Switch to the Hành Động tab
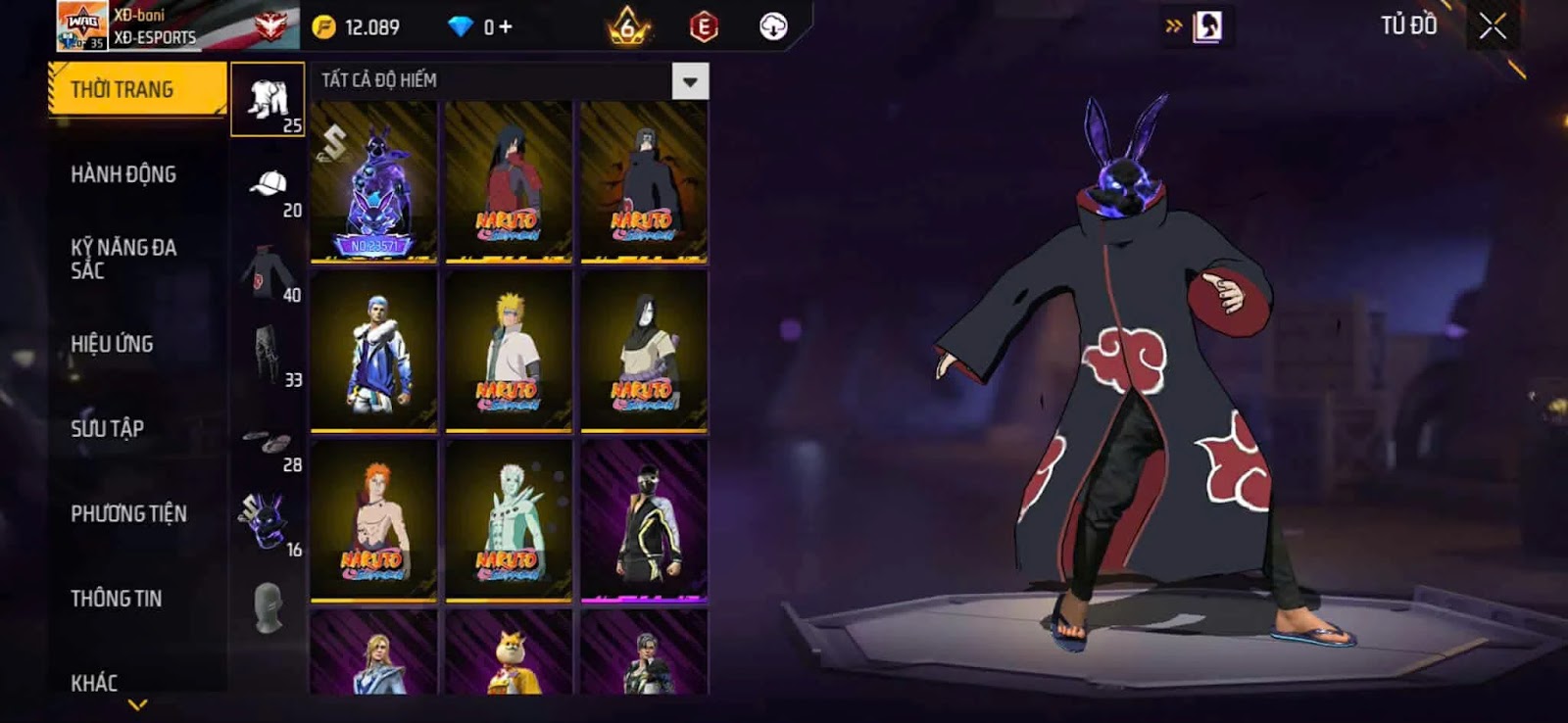 coord(123,174)
